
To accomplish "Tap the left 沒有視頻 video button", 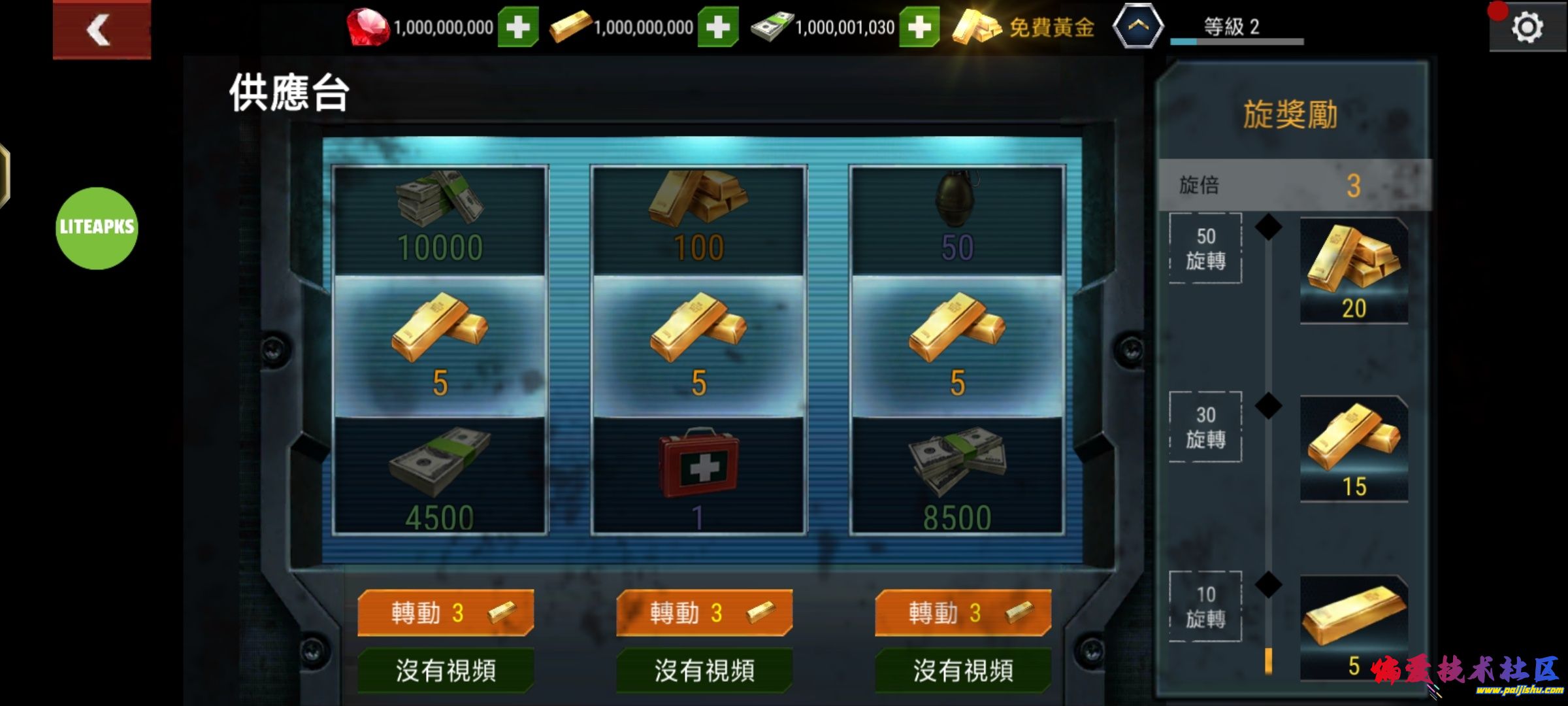I will coord(446,670).
